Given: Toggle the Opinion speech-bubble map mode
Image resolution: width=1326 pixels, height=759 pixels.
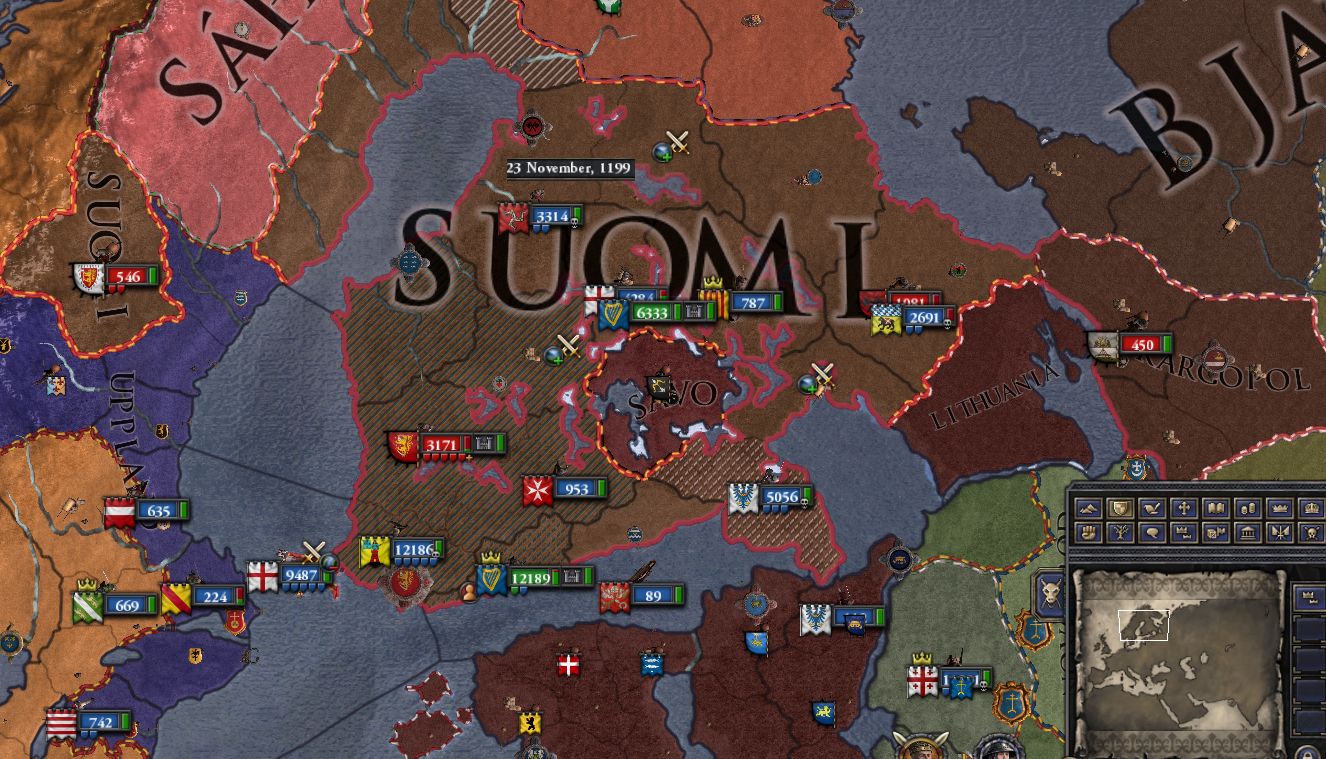Looking at the screenshot, I should [x=1151, y=533].
